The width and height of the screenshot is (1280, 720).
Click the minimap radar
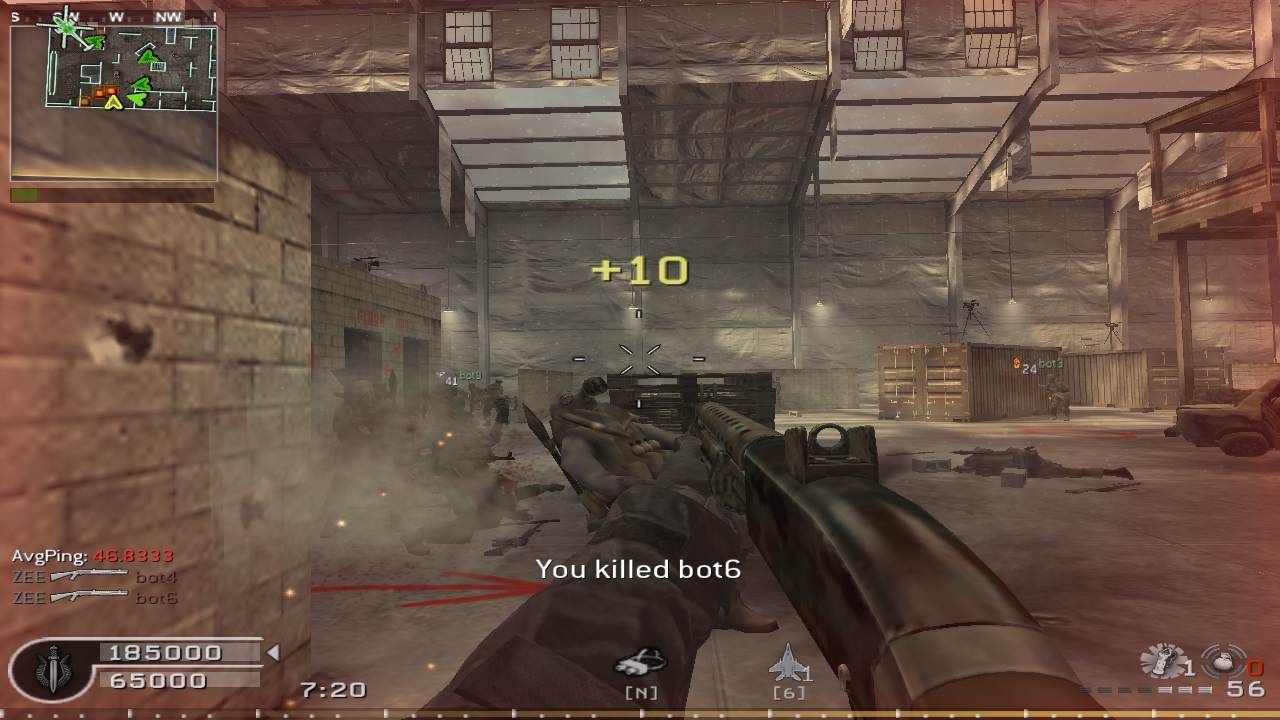point(114,70)
